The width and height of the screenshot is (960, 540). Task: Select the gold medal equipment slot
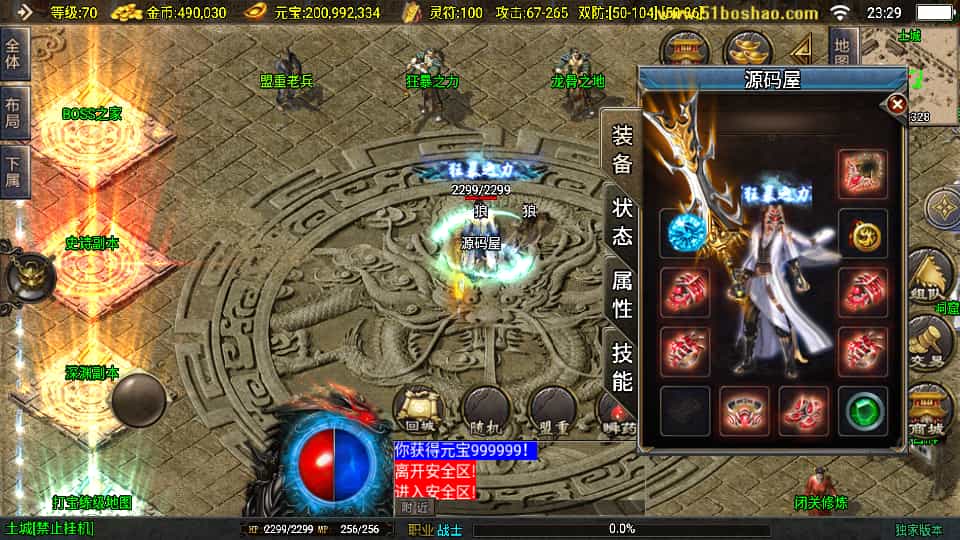pyautogui.click(x=862, y=233)
